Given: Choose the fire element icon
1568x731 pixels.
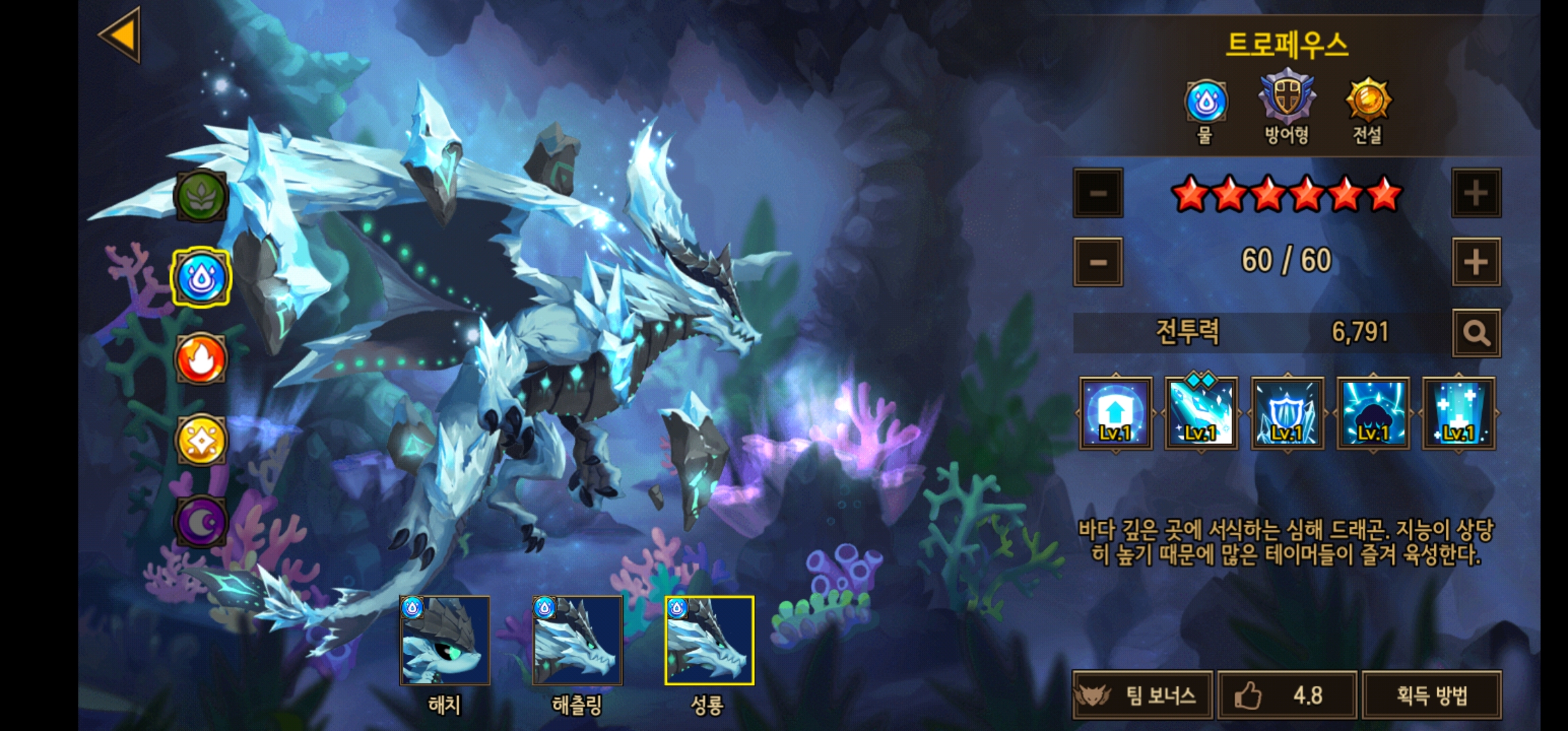Looking at the screenshot, I should pos(201,359).
